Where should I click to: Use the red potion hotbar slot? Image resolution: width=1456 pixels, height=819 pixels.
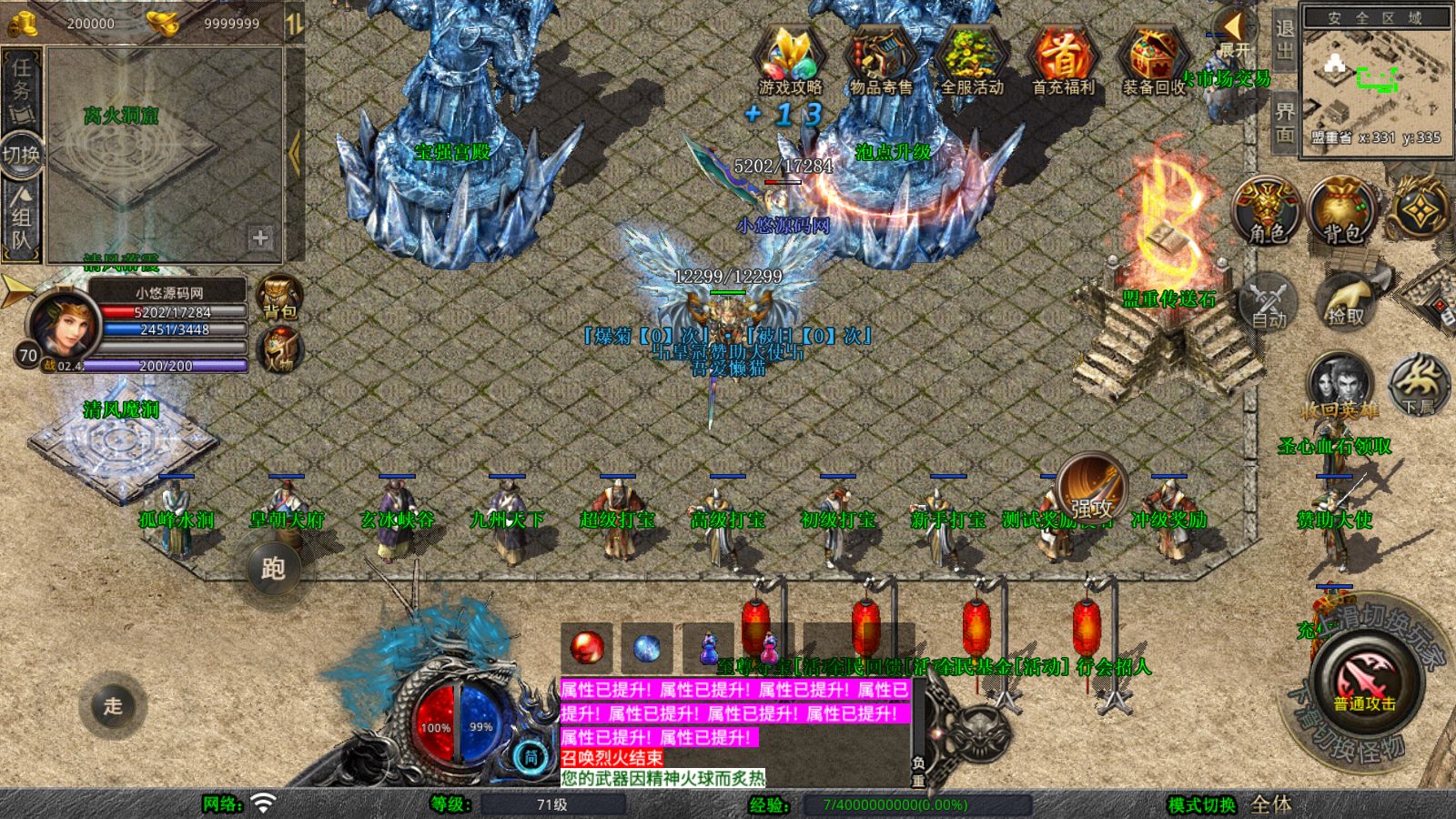[587, 648]
